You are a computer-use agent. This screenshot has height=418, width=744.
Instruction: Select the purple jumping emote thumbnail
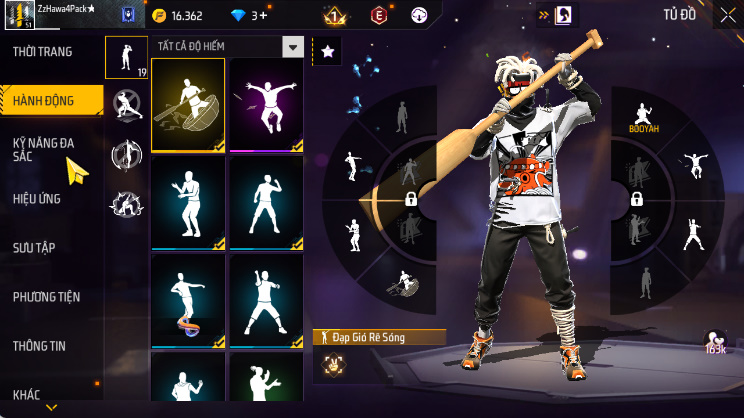[266, 104]
